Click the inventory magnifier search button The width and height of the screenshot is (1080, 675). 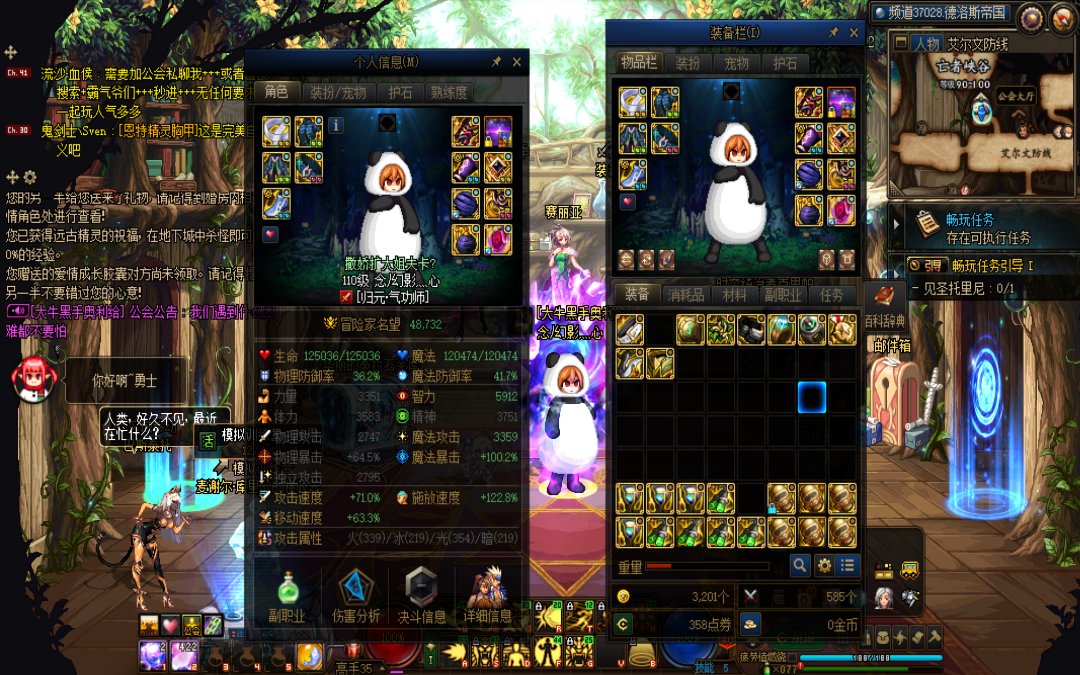point(800,565)
